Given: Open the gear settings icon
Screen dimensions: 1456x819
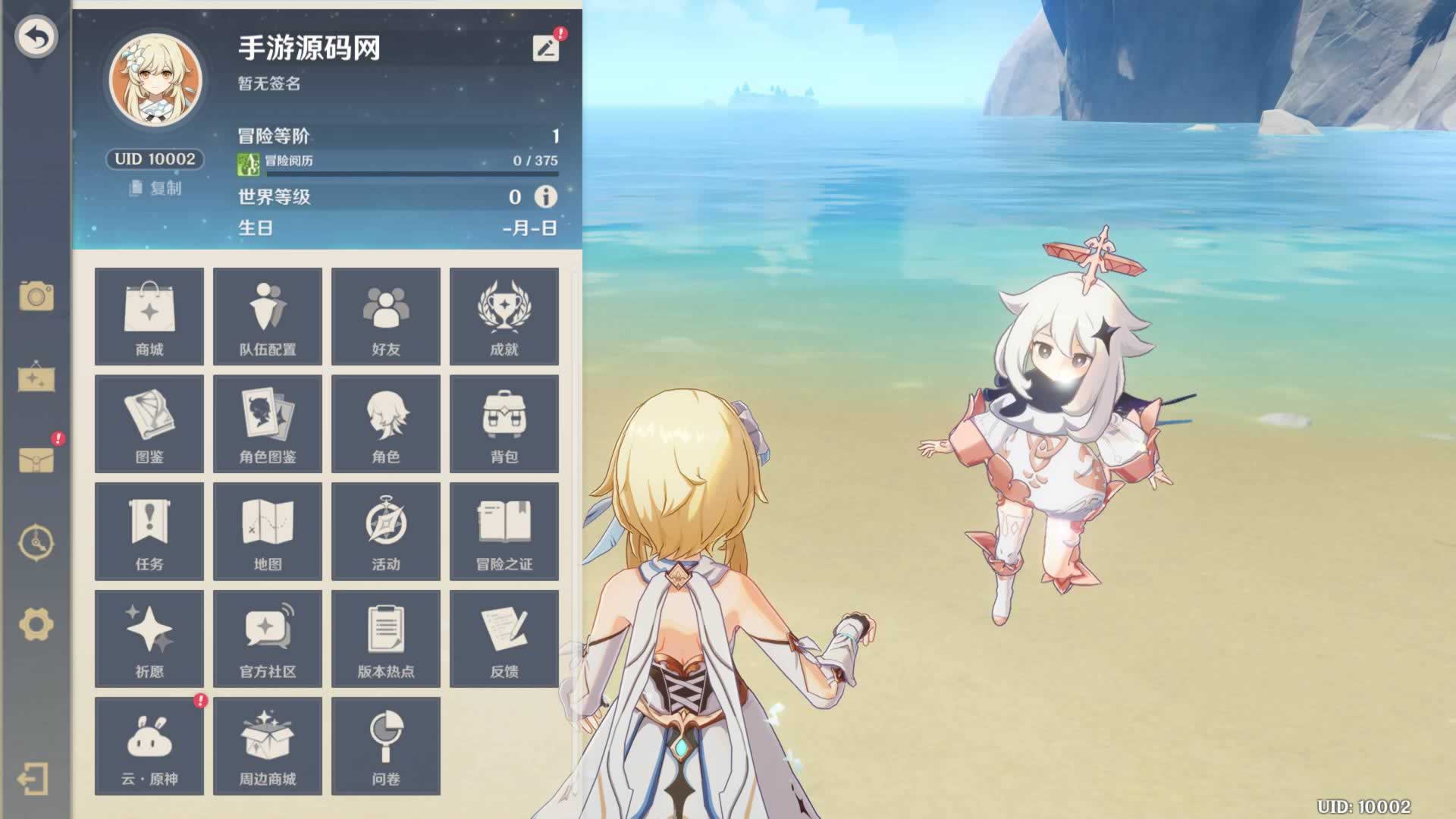Looking at the screenshot, I should pos(36,625).
